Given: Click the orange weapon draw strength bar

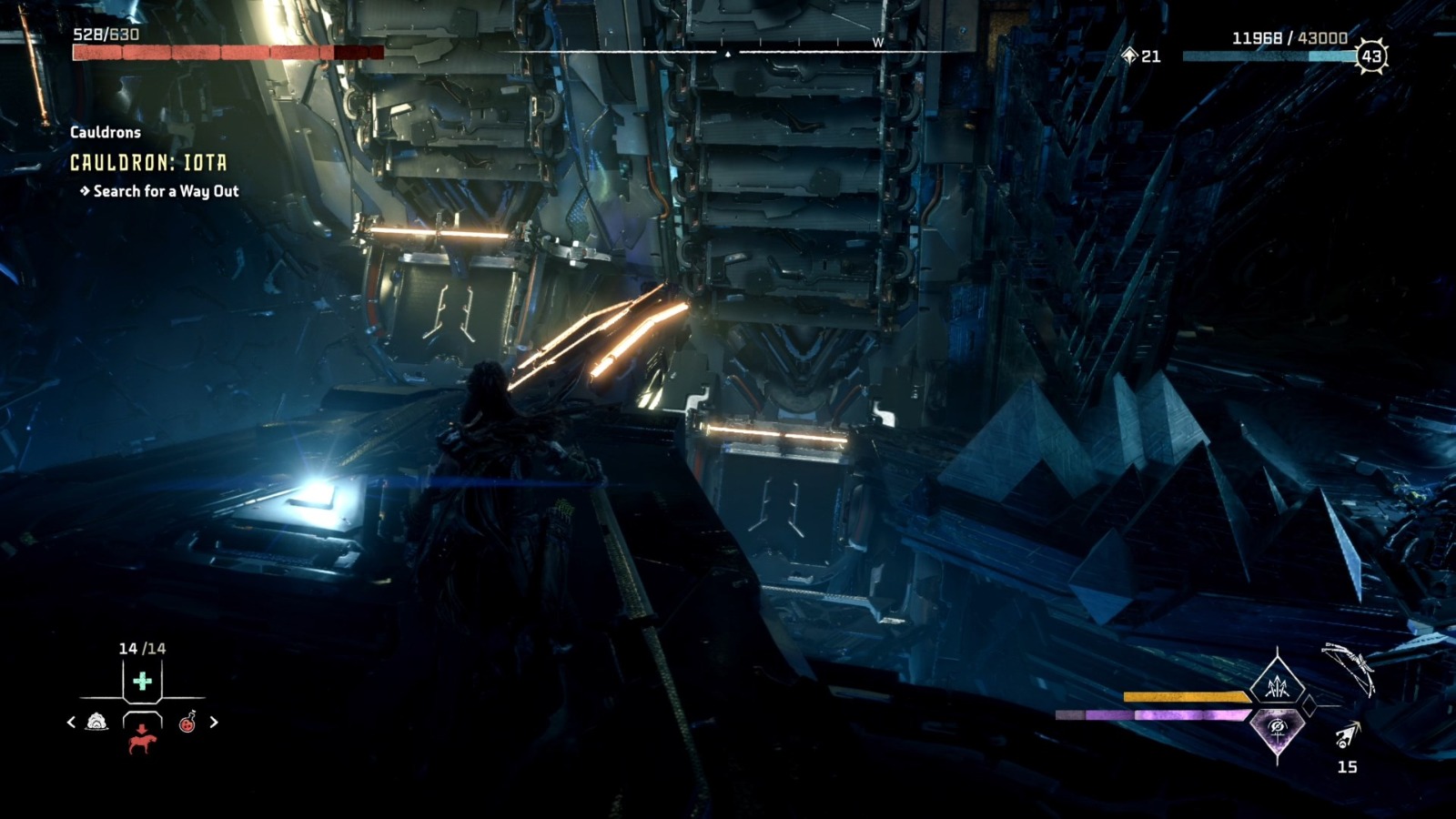Looking at the screenshot, I should click(1183, 696).
